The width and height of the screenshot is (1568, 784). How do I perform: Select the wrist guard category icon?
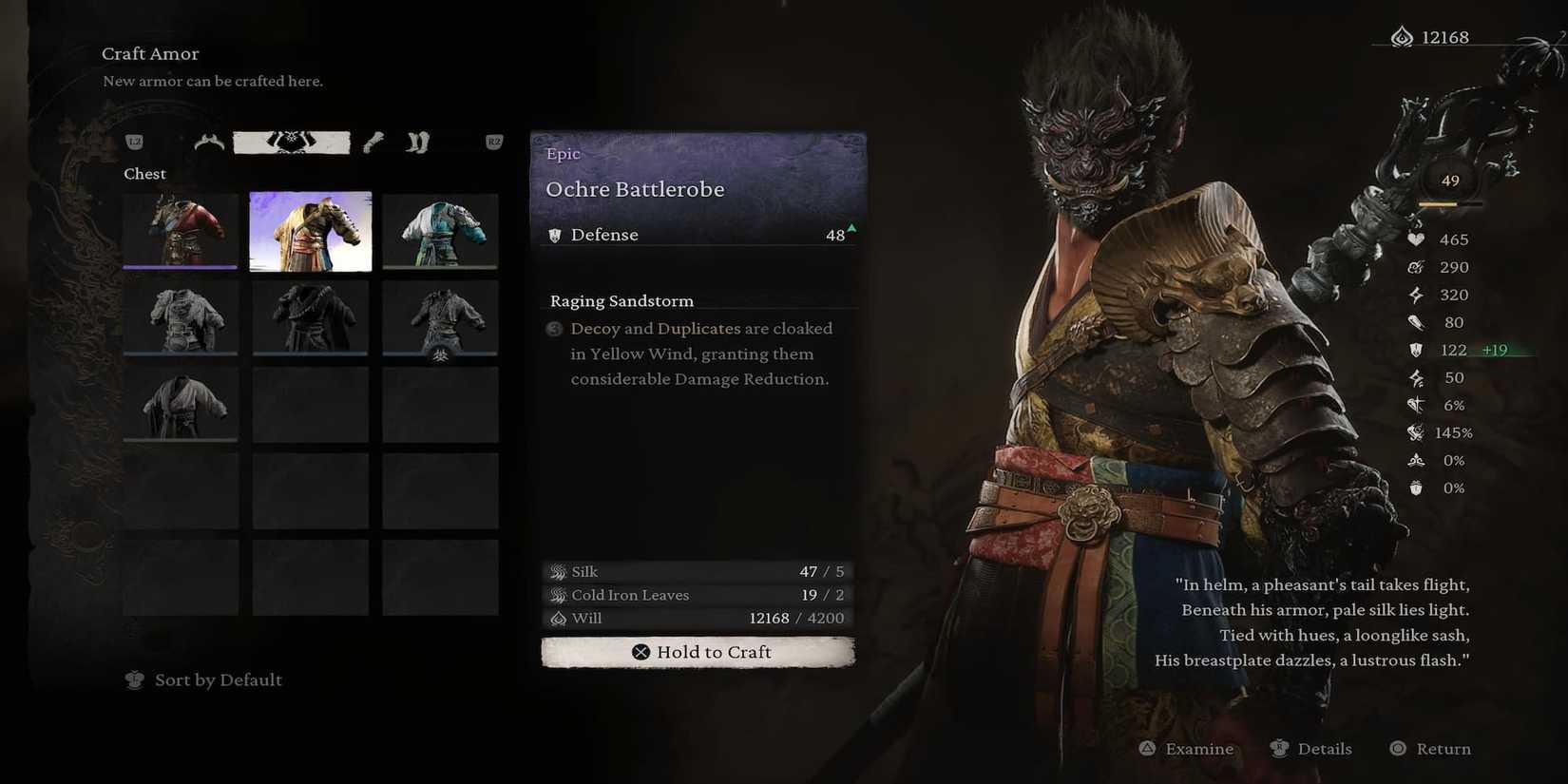click(x=373, y=141)
